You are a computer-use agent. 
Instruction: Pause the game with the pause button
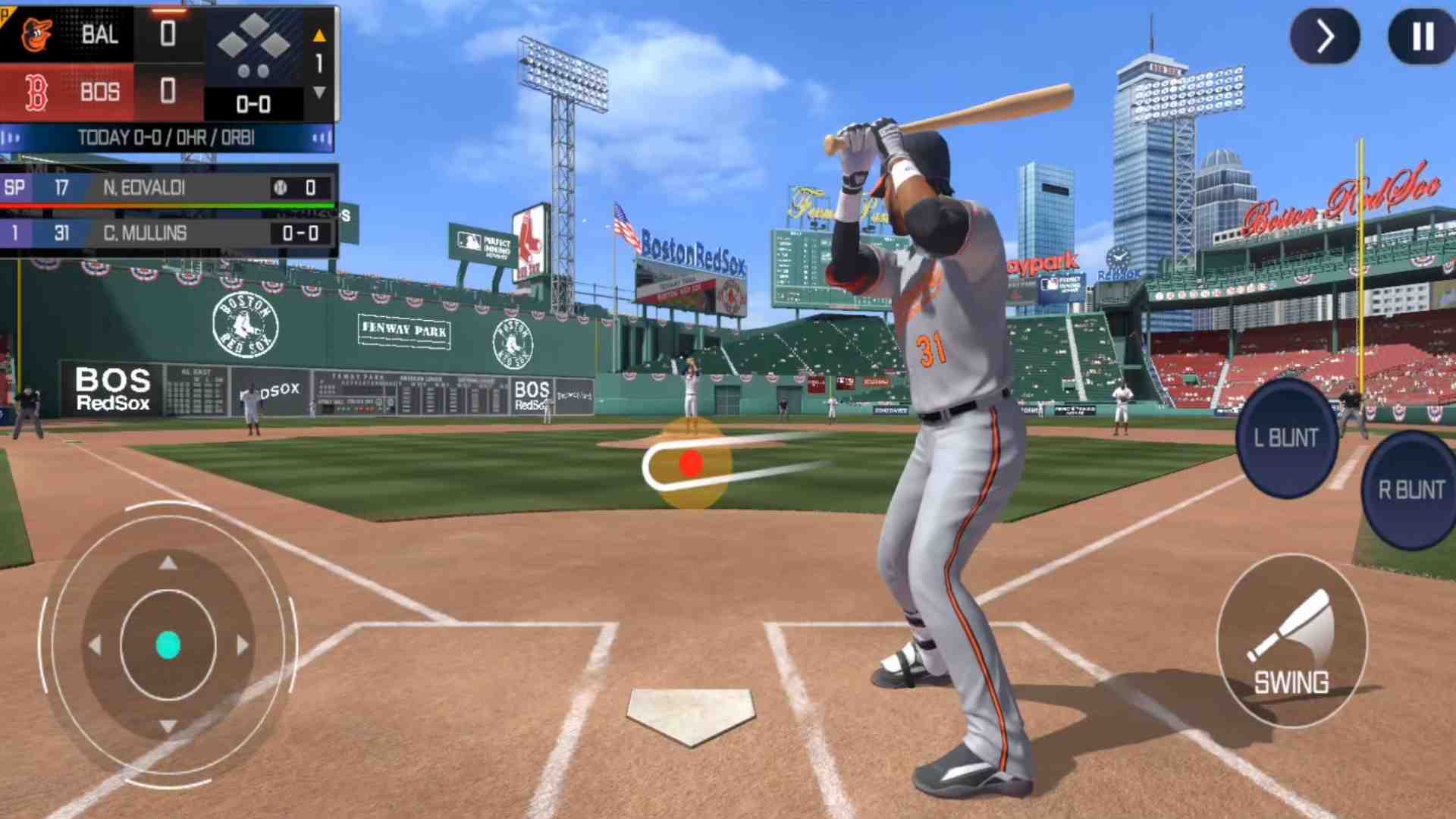[x=1422, y=36]
